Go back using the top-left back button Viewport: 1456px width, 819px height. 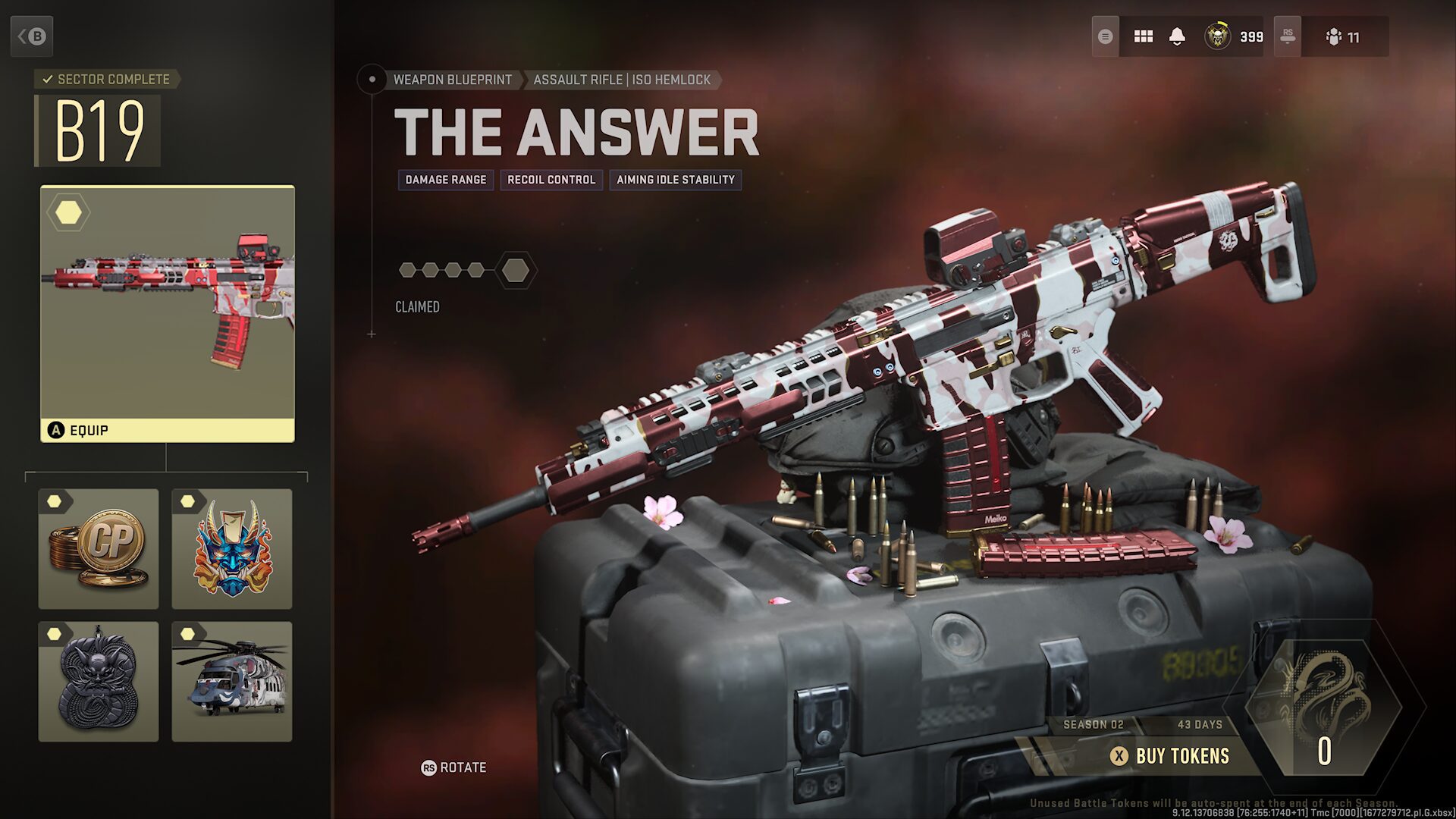[x=32, y=36]
